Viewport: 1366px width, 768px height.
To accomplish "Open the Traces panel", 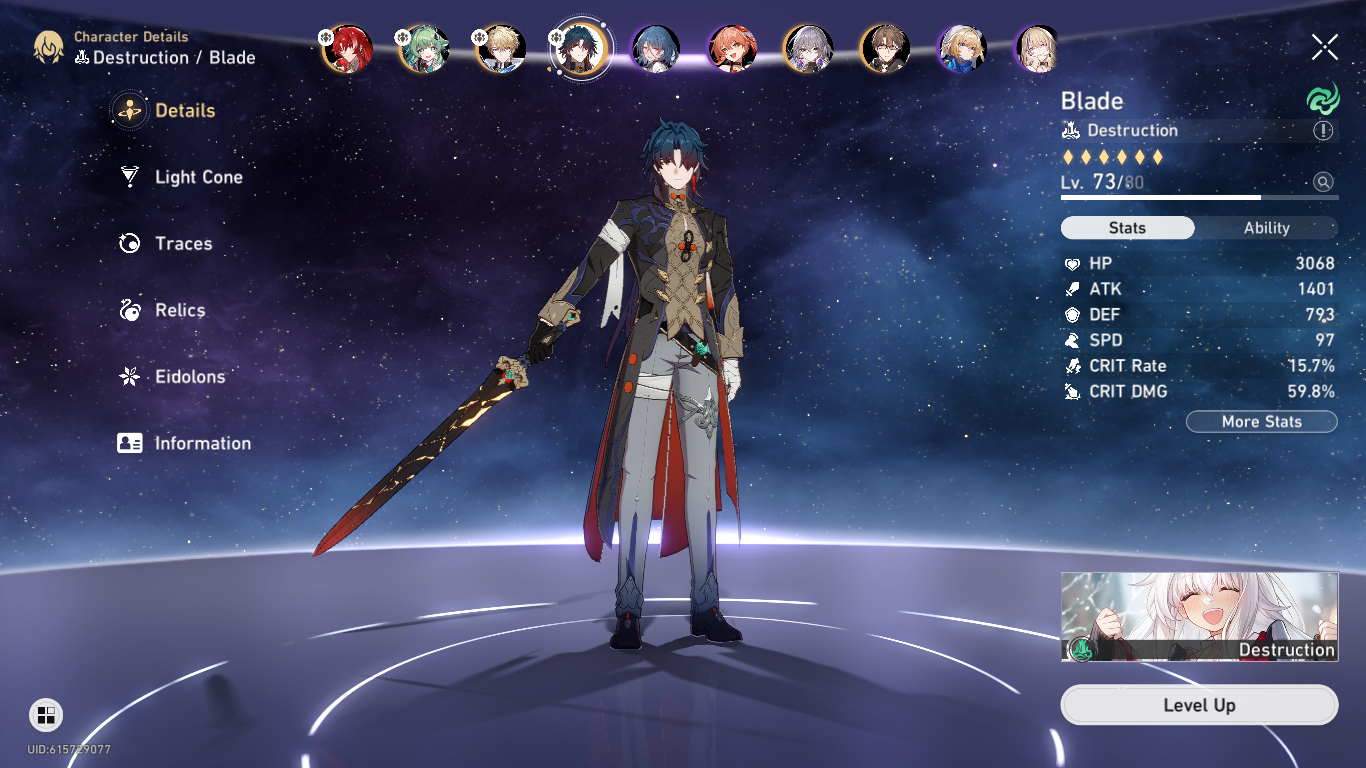I will coord(183,243).
